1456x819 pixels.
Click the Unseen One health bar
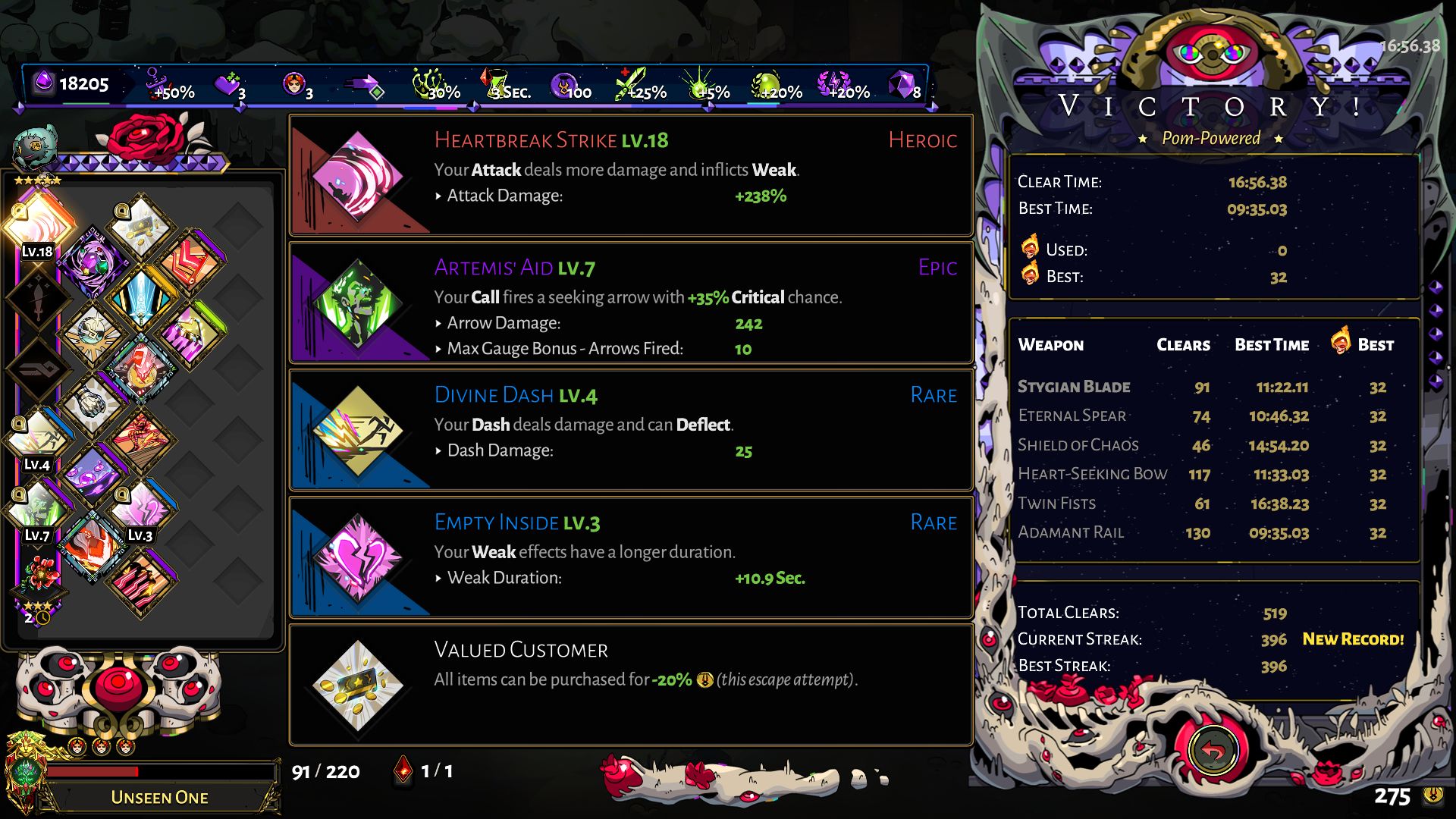coord(159,772)
